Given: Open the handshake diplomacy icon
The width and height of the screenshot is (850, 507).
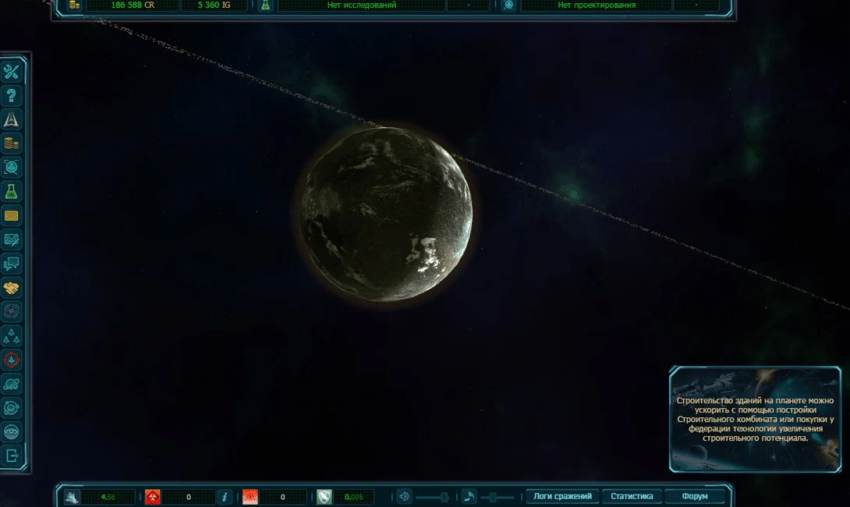Looking at the screenshot, I should pos(12,288).
